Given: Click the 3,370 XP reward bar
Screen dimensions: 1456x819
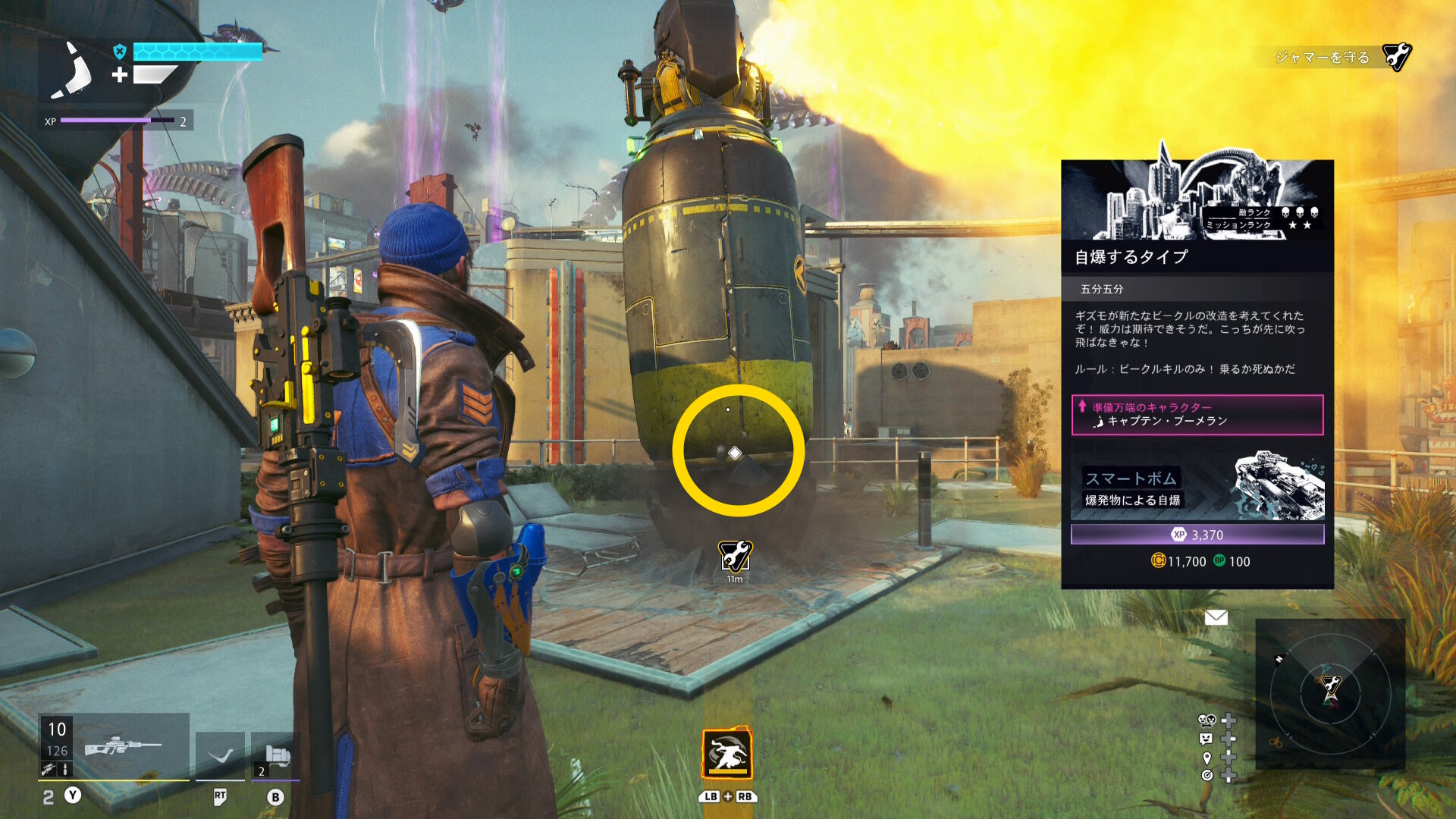Looking at the screenshot, I should (x=1197, y=535).
